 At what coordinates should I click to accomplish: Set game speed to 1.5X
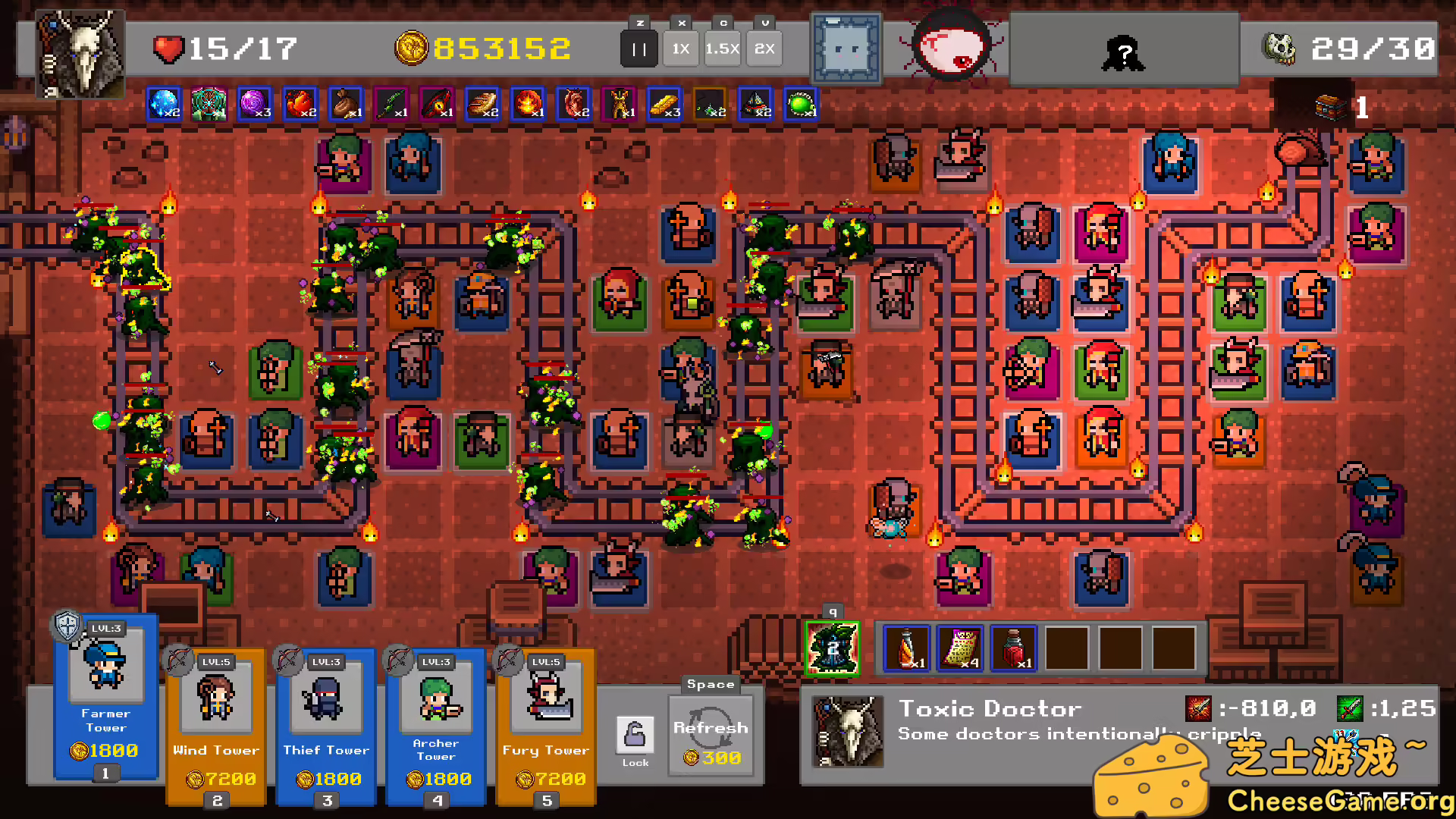pos(722,48)
